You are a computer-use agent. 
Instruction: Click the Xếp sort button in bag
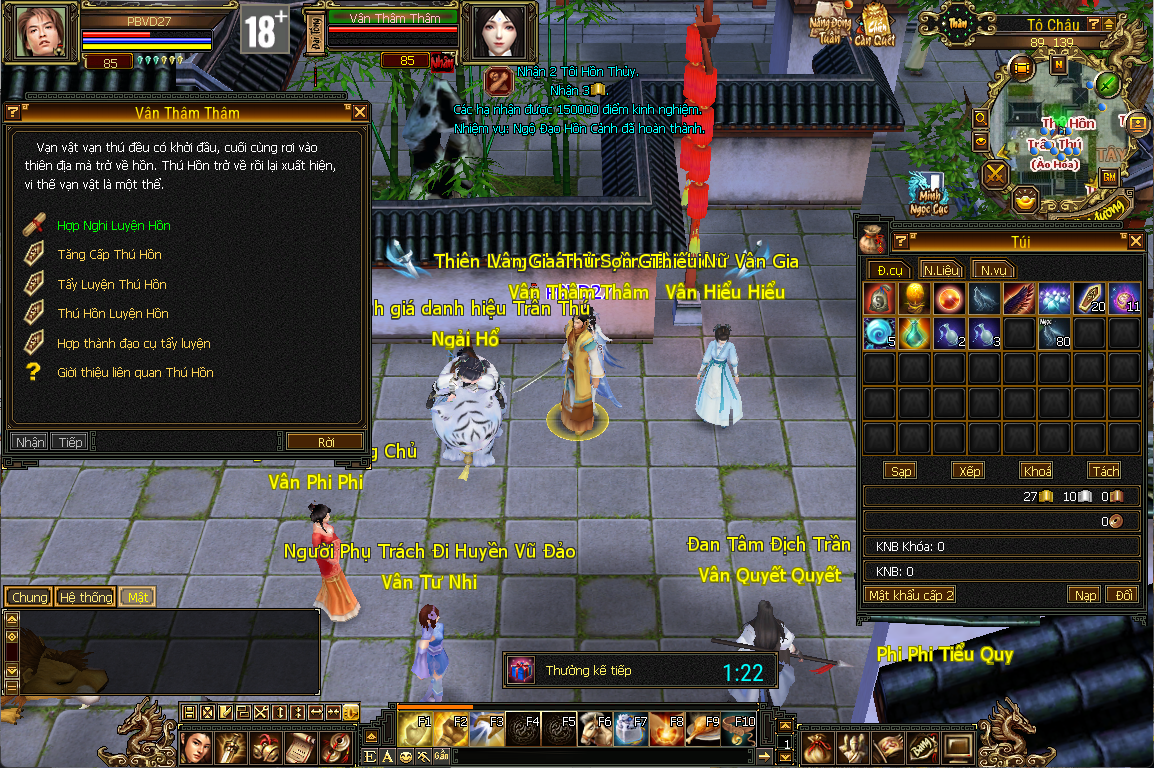click(969, 471)
